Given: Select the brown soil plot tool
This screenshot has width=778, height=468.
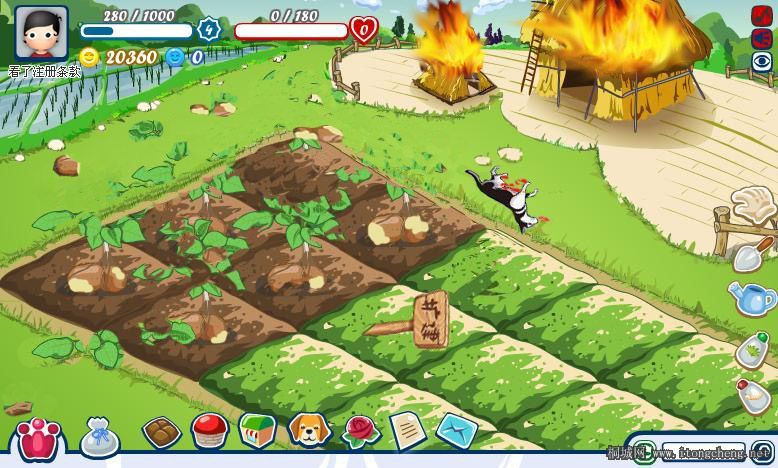Looking at the screenshot, I should pyautogui.click(x=161, y=432).
